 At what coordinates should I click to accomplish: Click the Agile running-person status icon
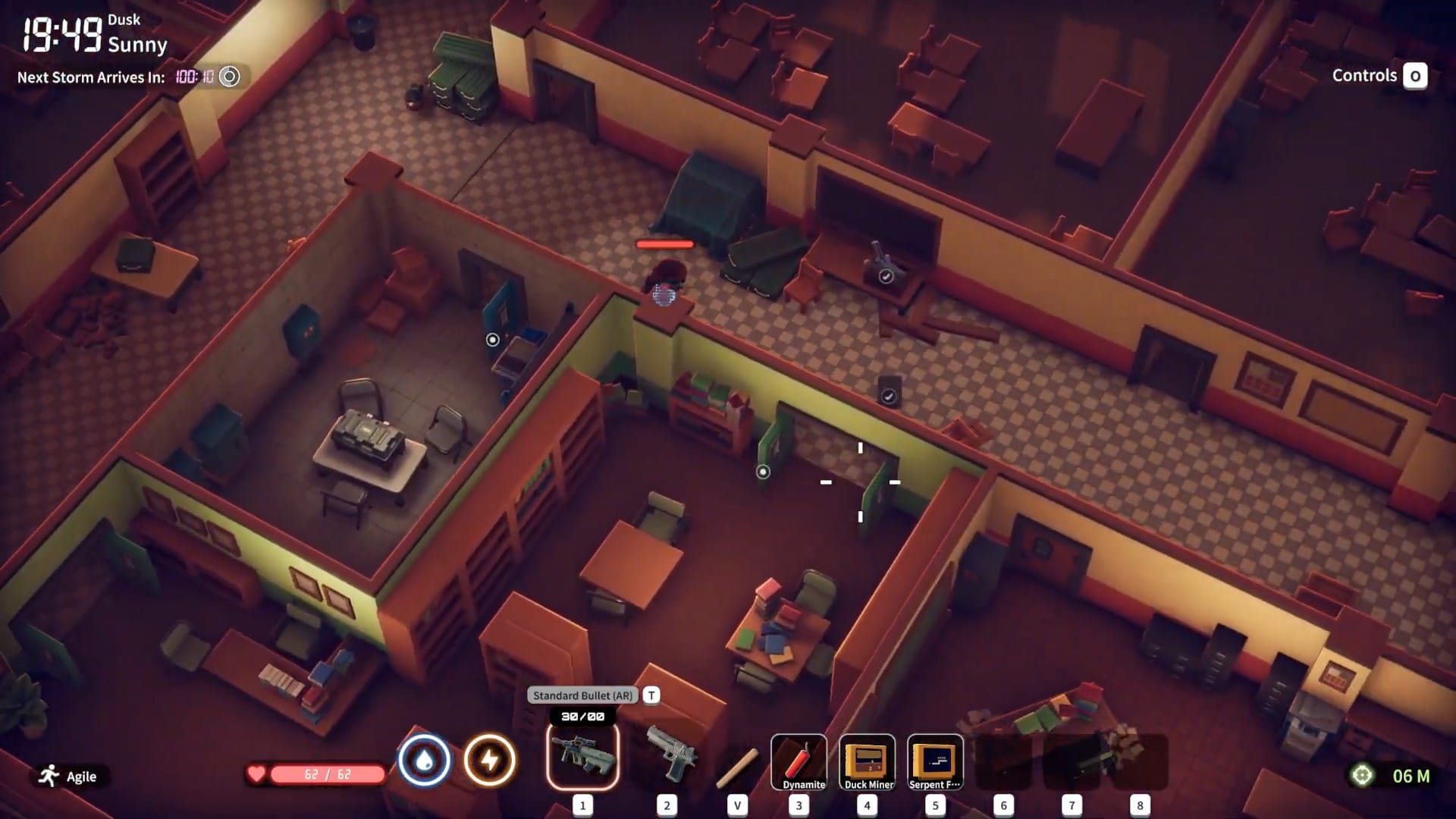point(47,776)
